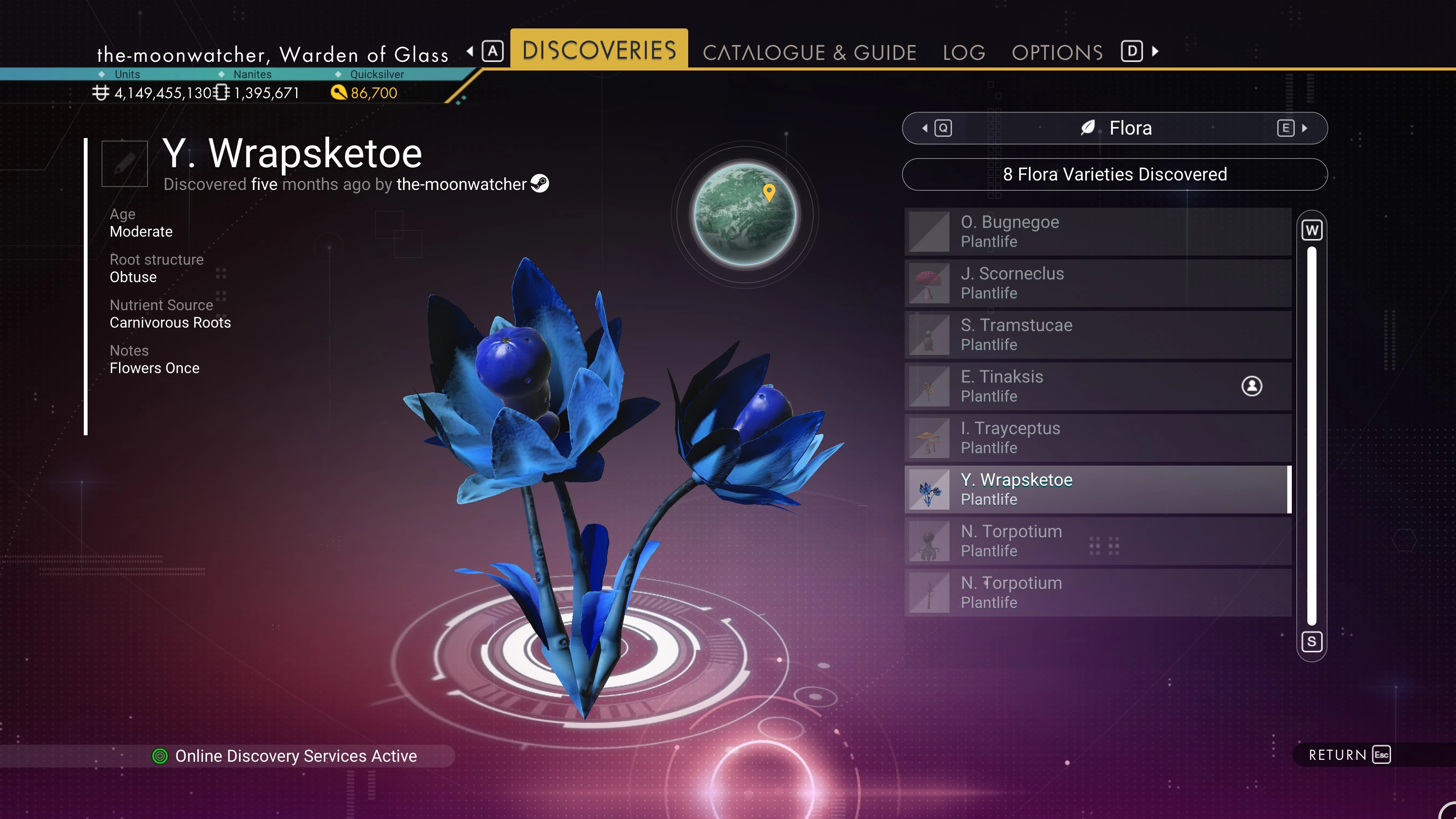The width and height of the screenshot is (1456, 819).
Task: Show details for E. Tinaksis
Action: click(x=1097, y=386)
